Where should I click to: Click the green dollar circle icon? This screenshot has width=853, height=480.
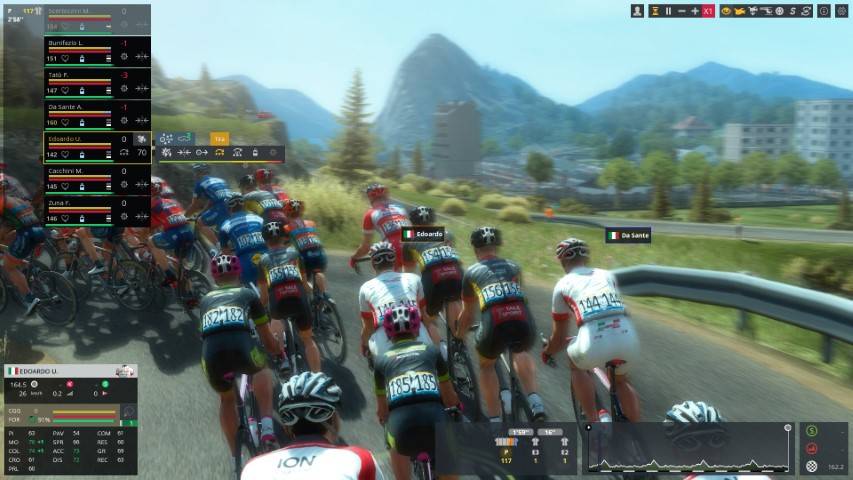811,431
